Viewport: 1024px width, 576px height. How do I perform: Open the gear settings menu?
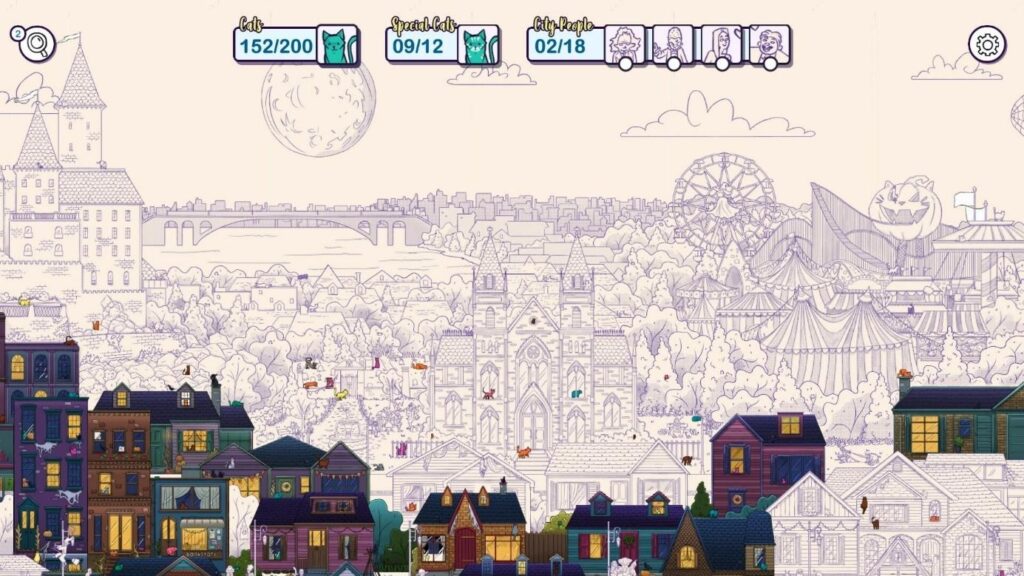coord(987,44)
